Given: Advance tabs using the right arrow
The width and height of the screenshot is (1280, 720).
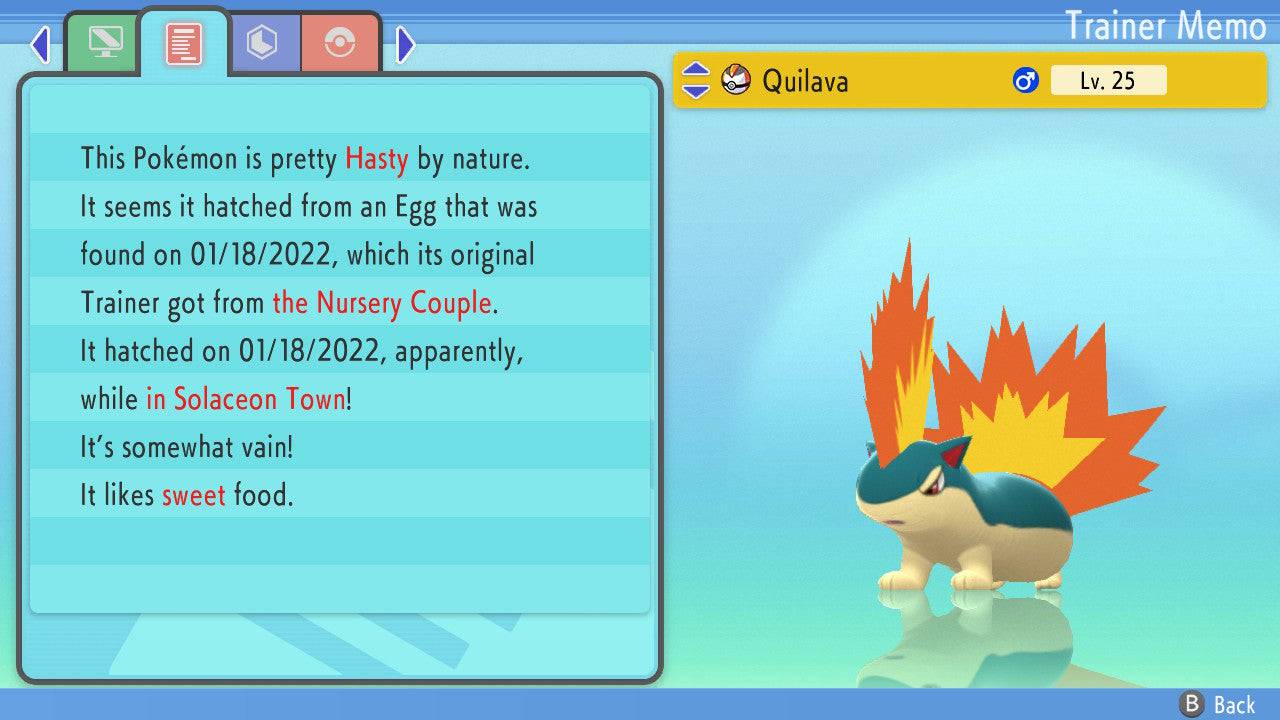Looking at the screenshot, I should coord(405,44).
